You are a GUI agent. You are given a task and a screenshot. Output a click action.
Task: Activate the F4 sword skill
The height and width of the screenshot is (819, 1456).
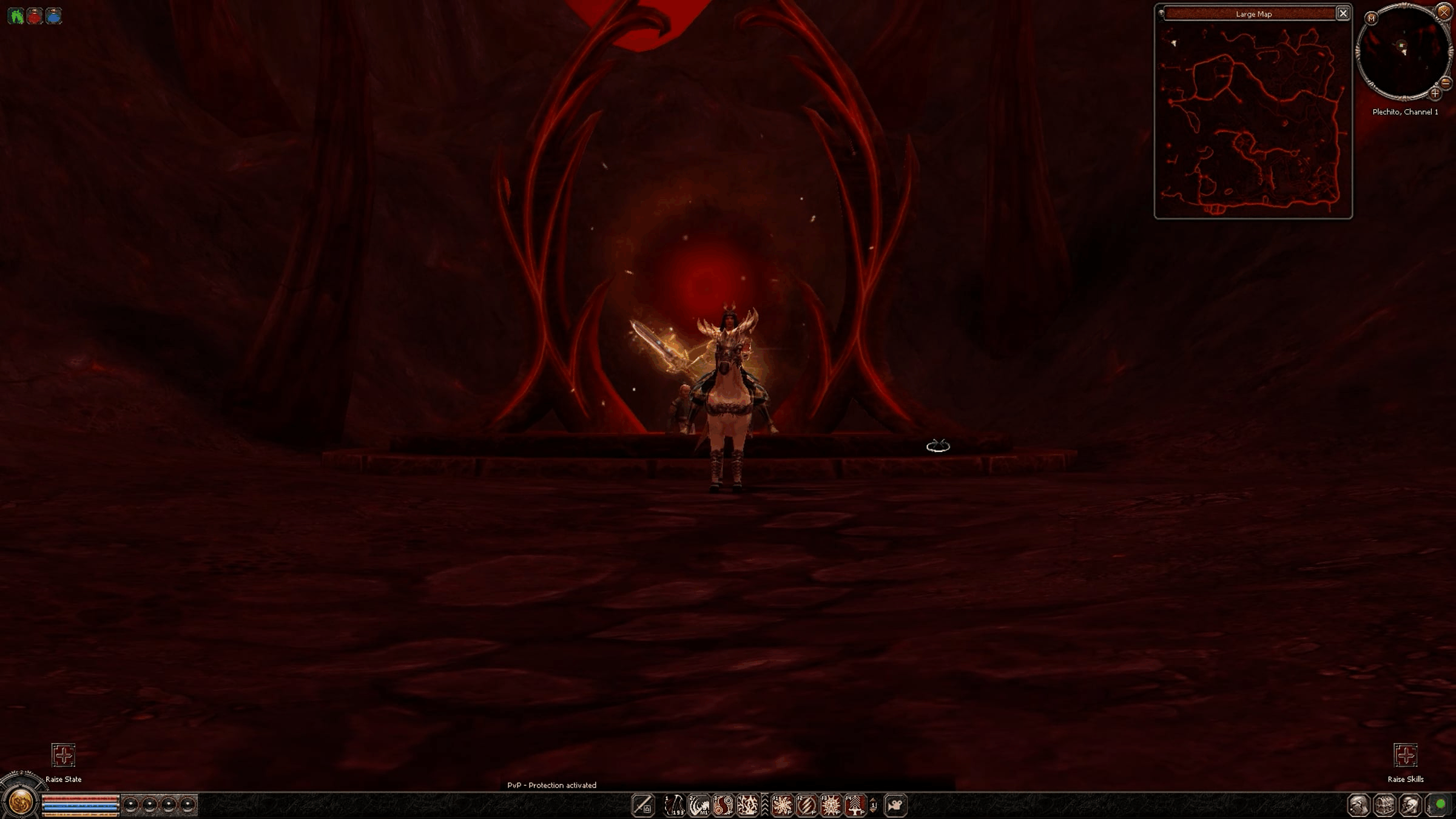[855, 805]
